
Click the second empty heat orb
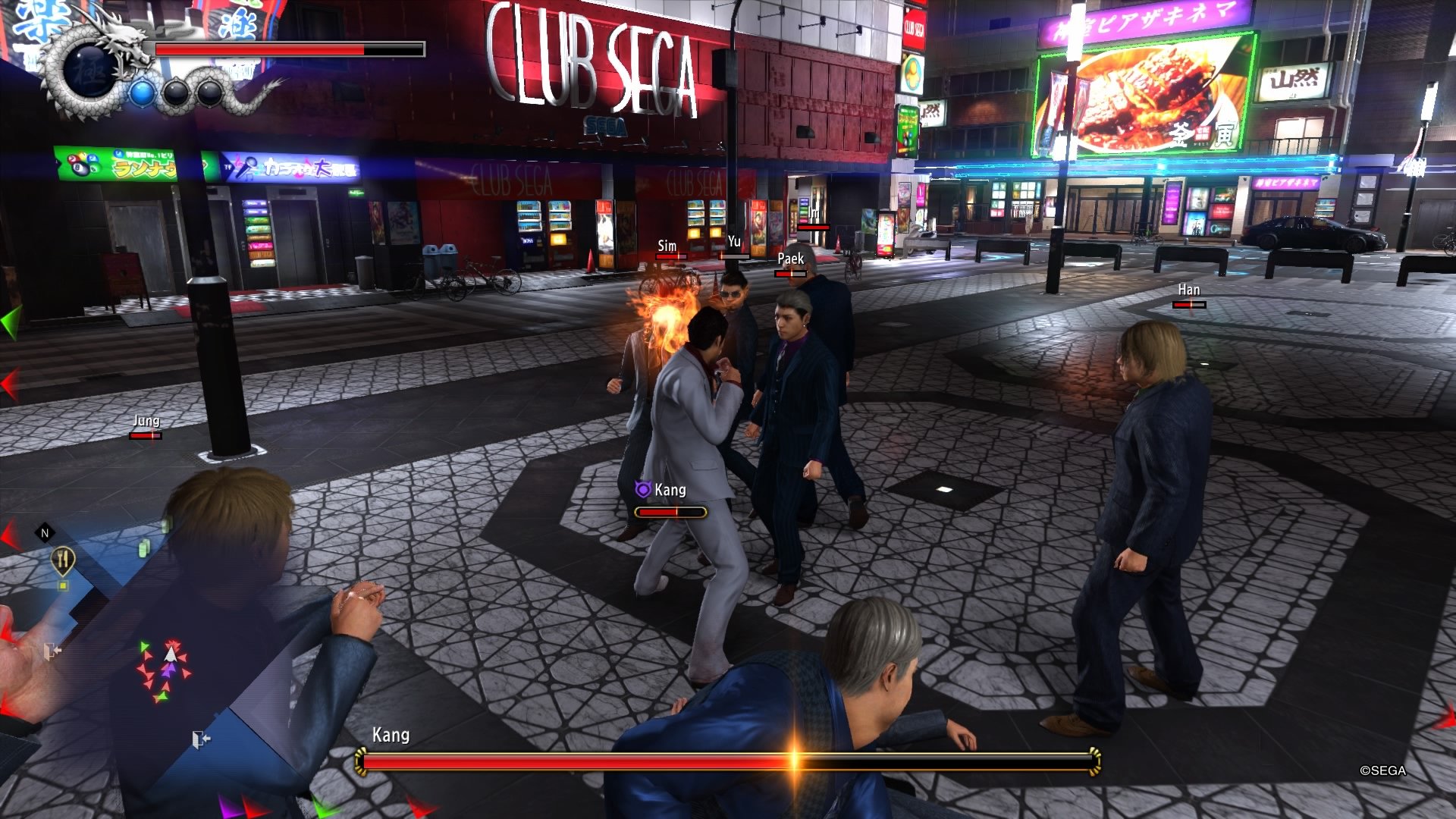209,93
